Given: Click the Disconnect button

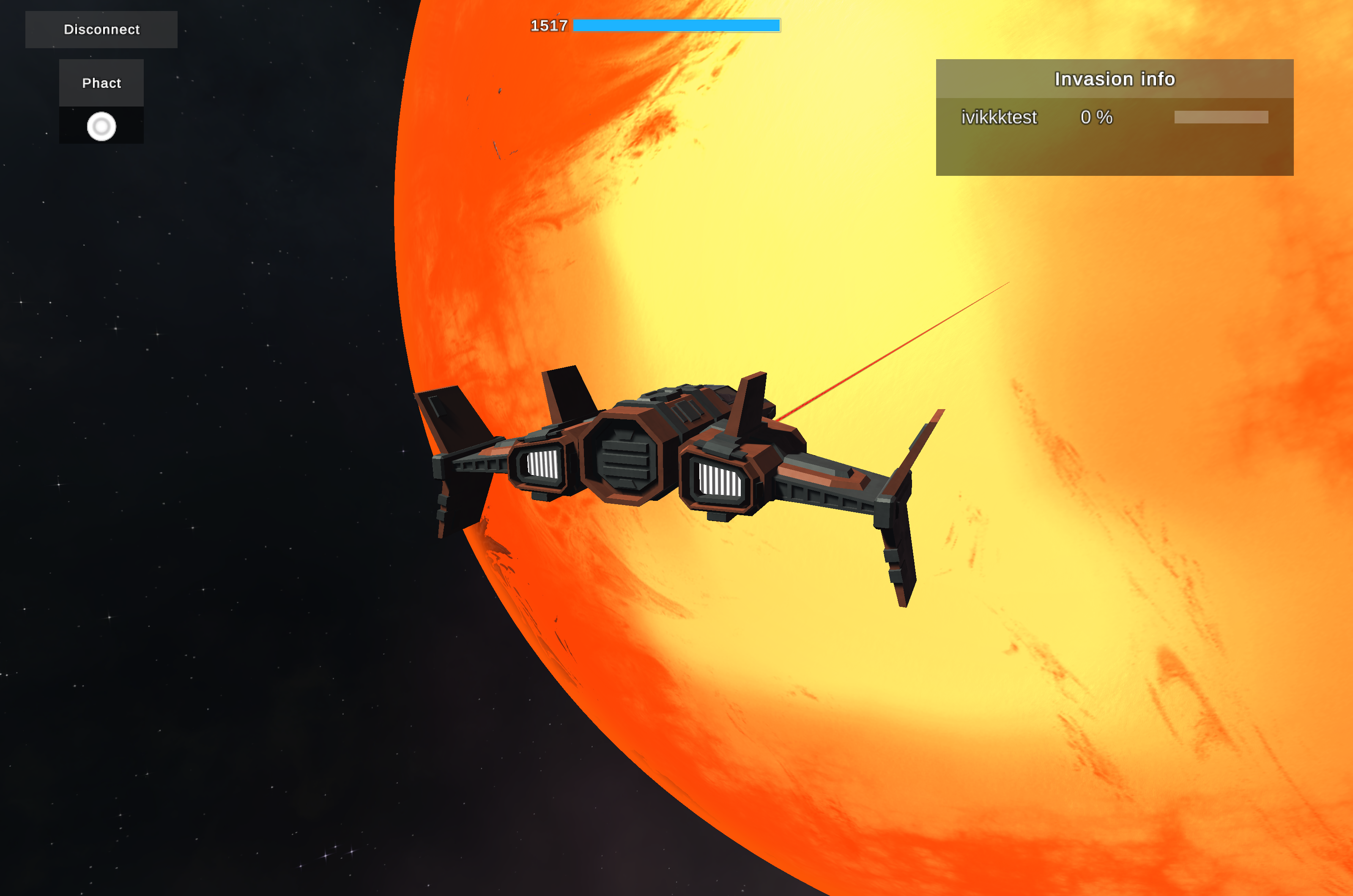Looking at the screenshot, I should (101, 29).
